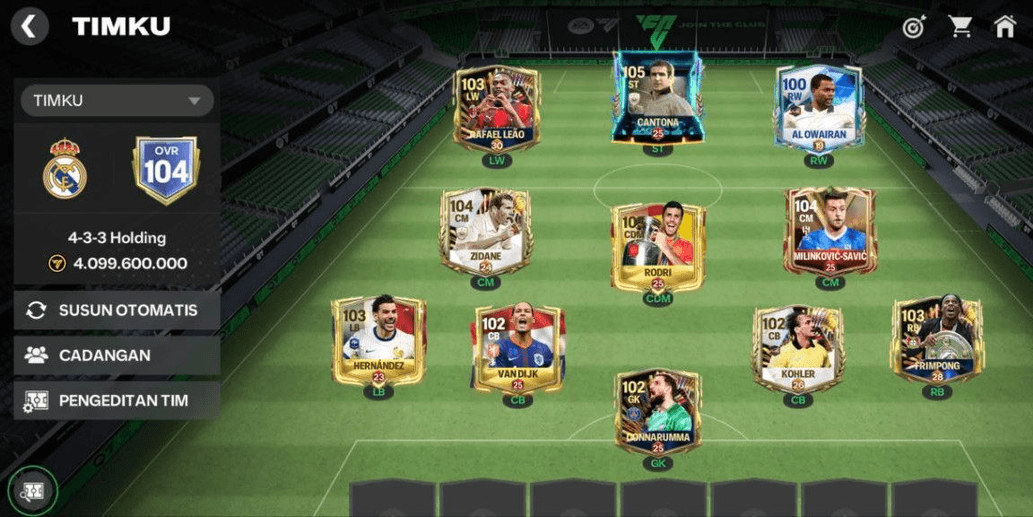Select the Hernández LB card
This screenshot has height=517, width=1033.
[378, 341]
